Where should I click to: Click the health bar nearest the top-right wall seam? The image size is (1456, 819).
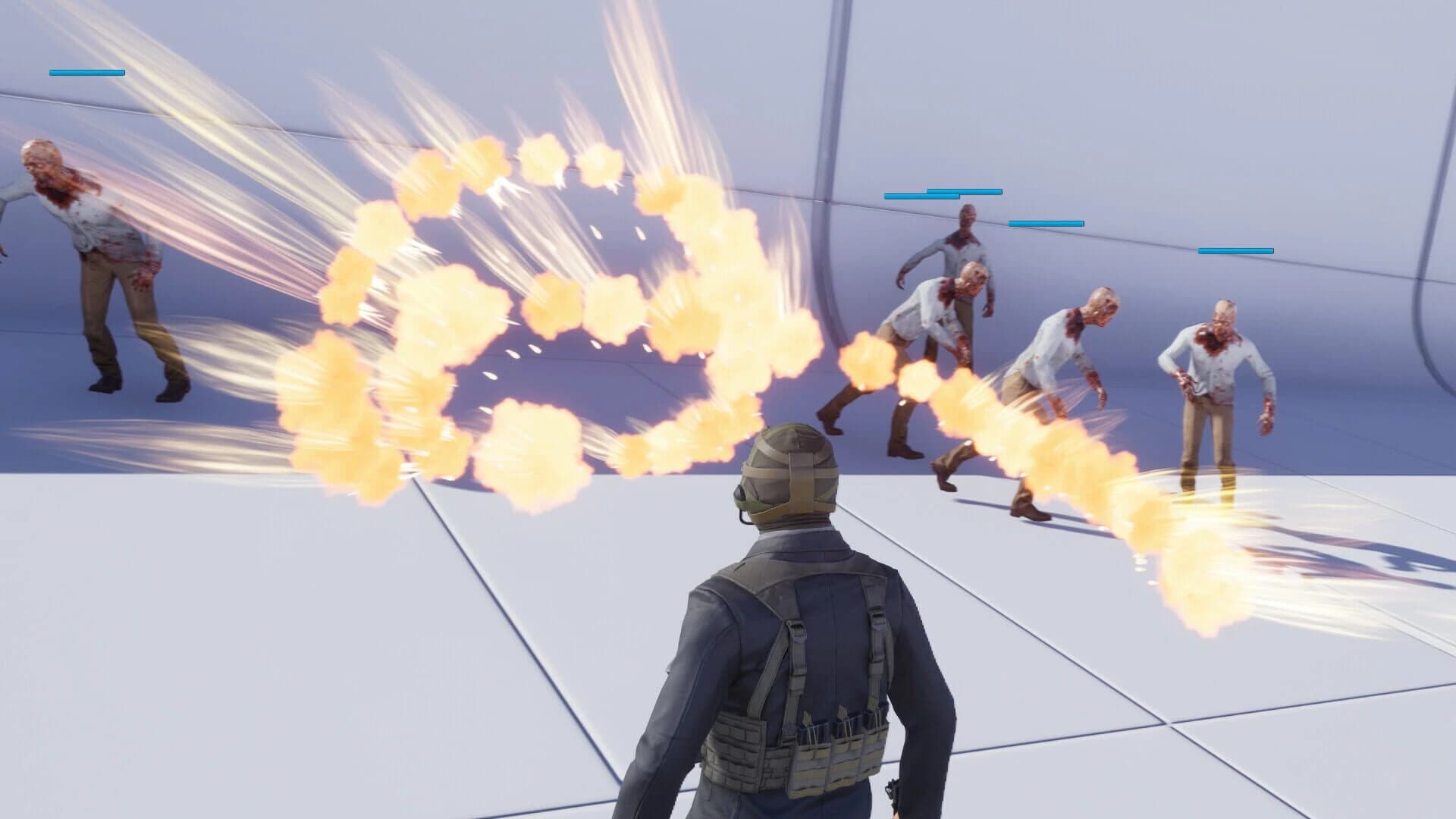pos(1235,250)
